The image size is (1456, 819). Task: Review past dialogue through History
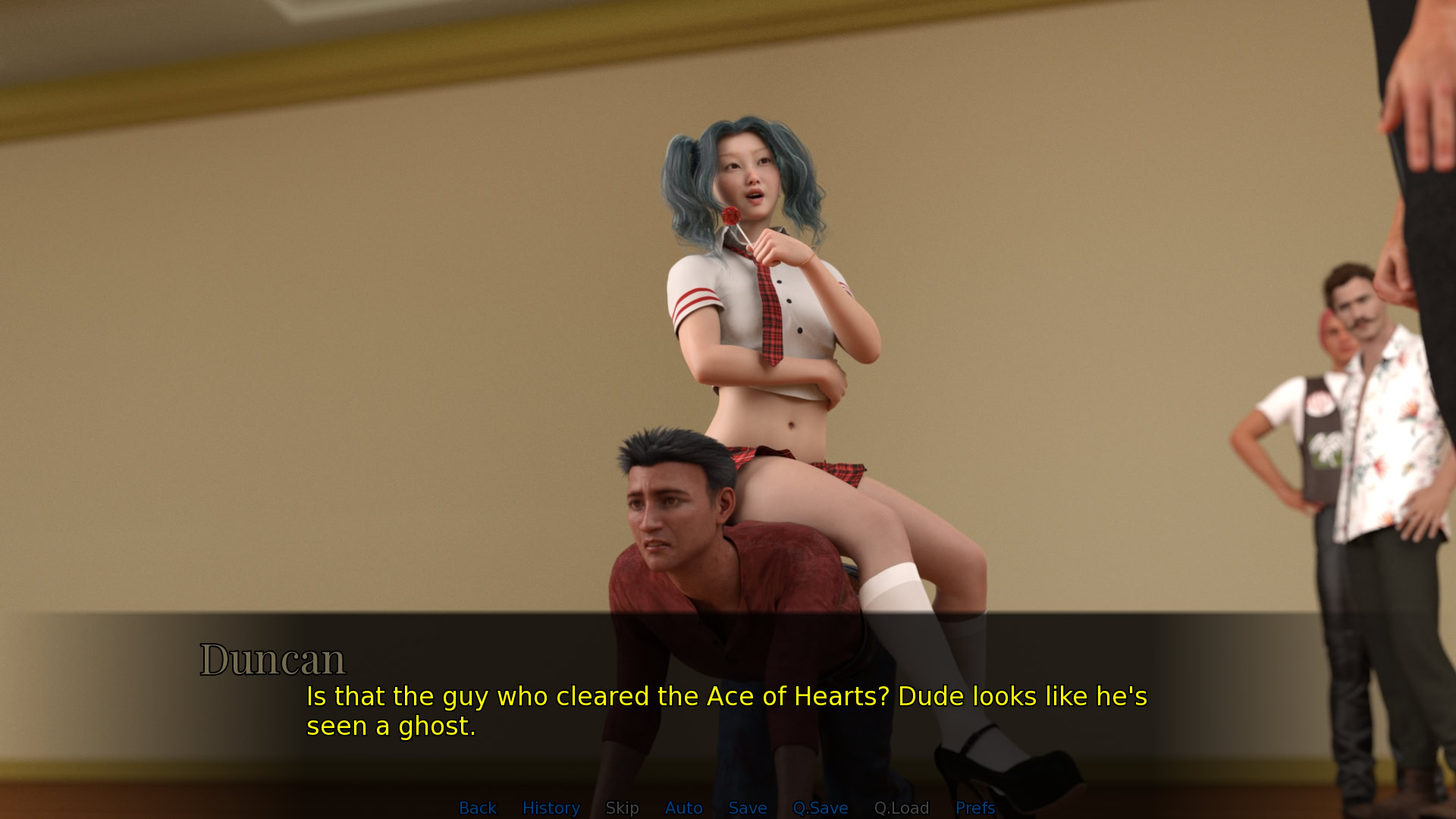click(x=551, y=808)
